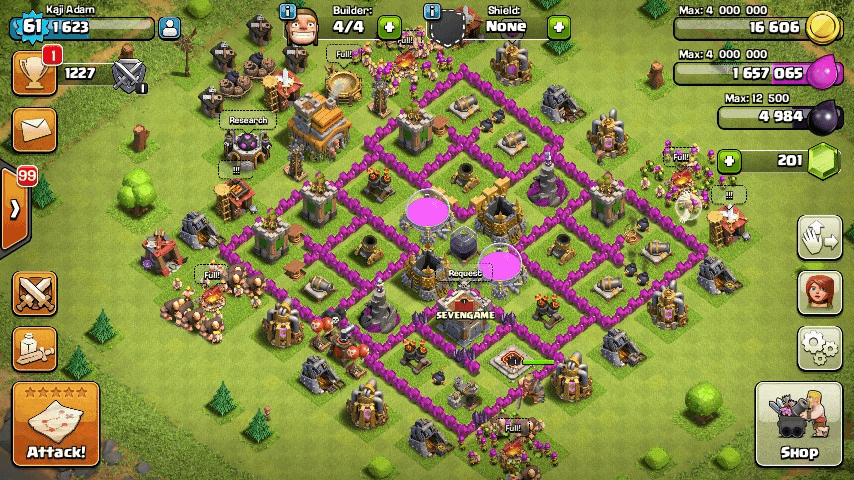Image resolution: width=854 pixels, height=480 pixels.
Task: Tap the red-haired villager achievements button
Action: (817, 291)
